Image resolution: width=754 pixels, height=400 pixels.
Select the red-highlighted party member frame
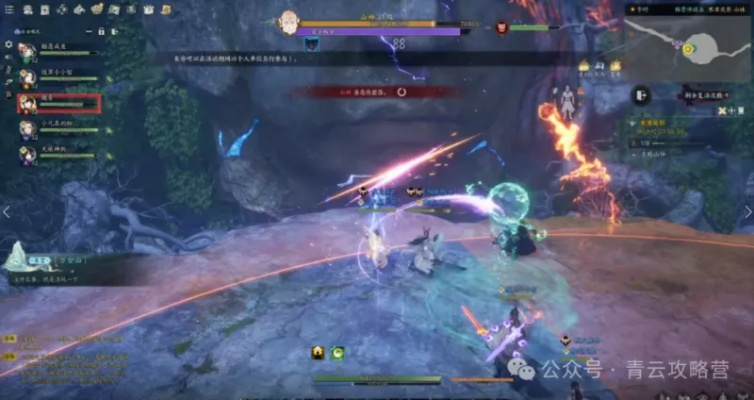(x=58, y=103)
